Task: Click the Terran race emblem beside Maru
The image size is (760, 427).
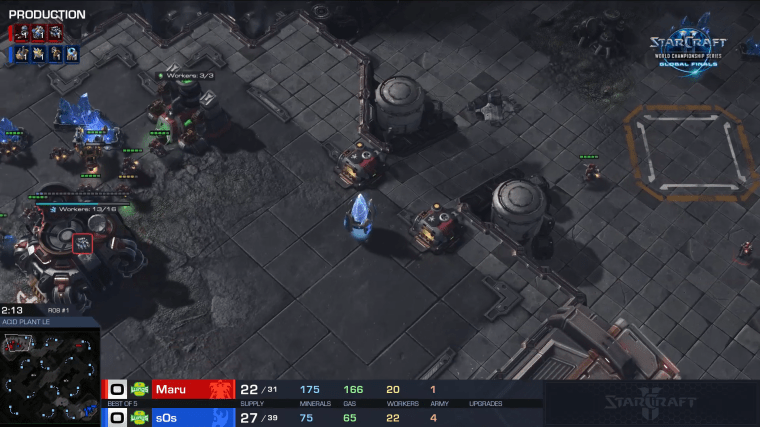Action: tap(219, 389)
